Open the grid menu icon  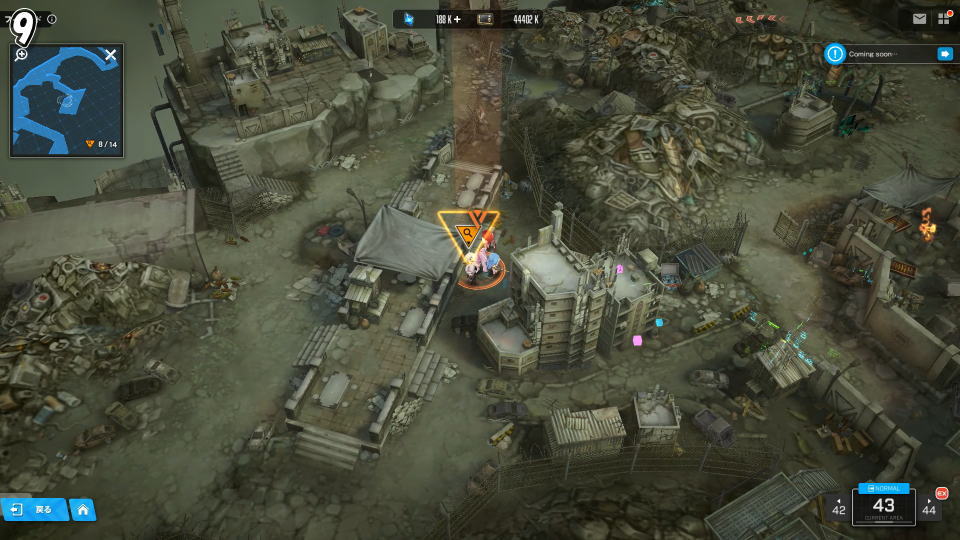pyautogui.click(x=944, y=18)
